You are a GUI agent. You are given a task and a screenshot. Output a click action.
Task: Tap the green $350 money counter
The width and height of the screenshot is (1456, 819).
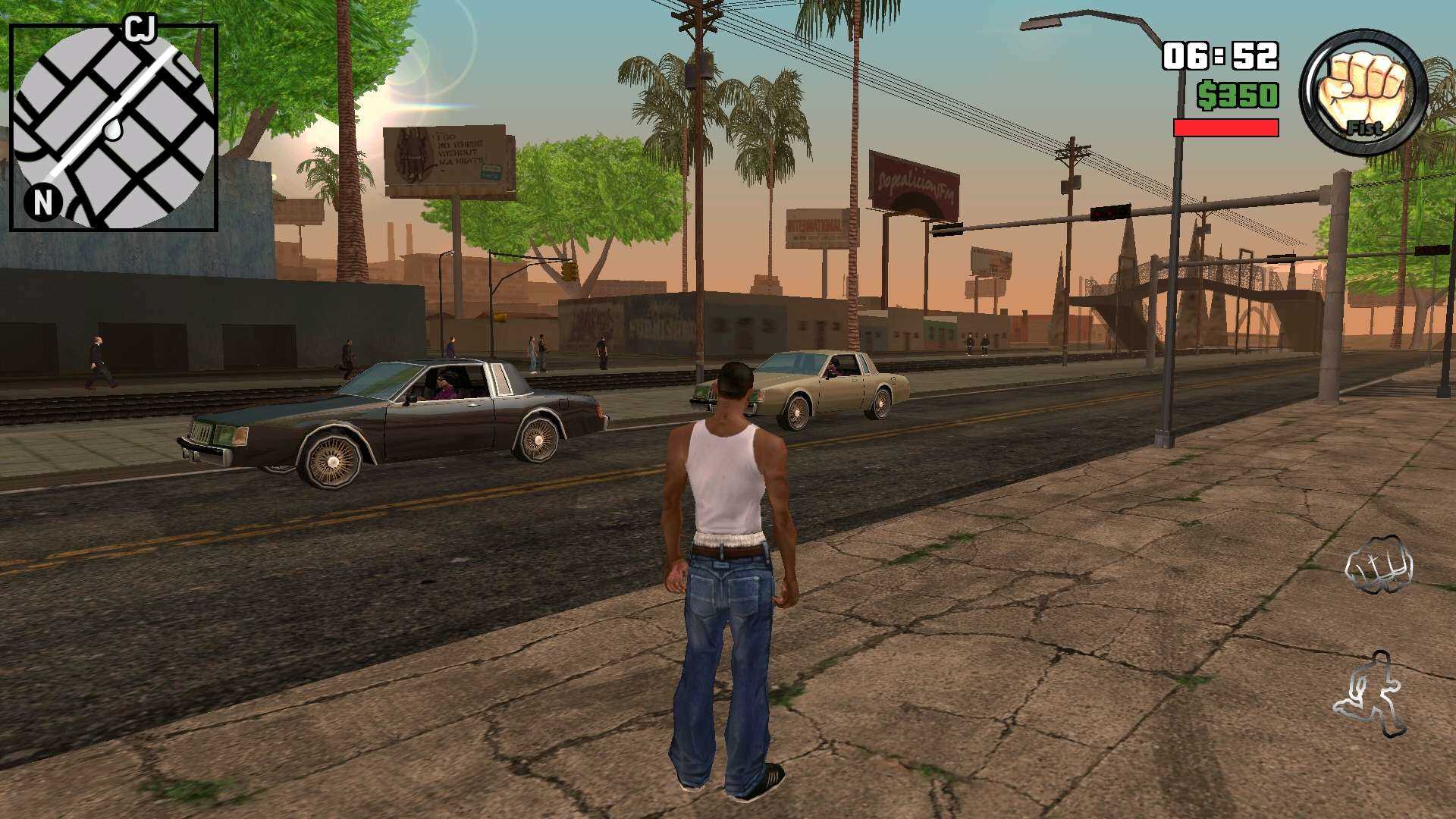1238,95
